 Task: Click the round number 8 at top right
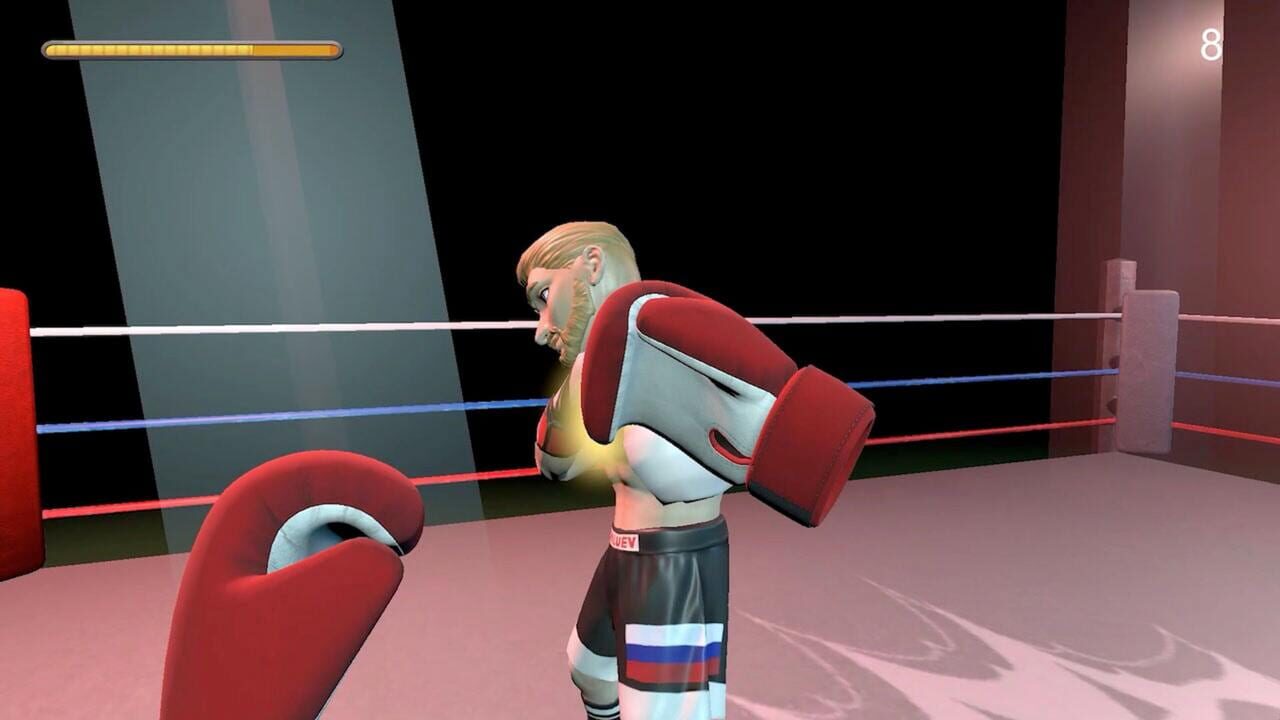tap(1209, 45)
